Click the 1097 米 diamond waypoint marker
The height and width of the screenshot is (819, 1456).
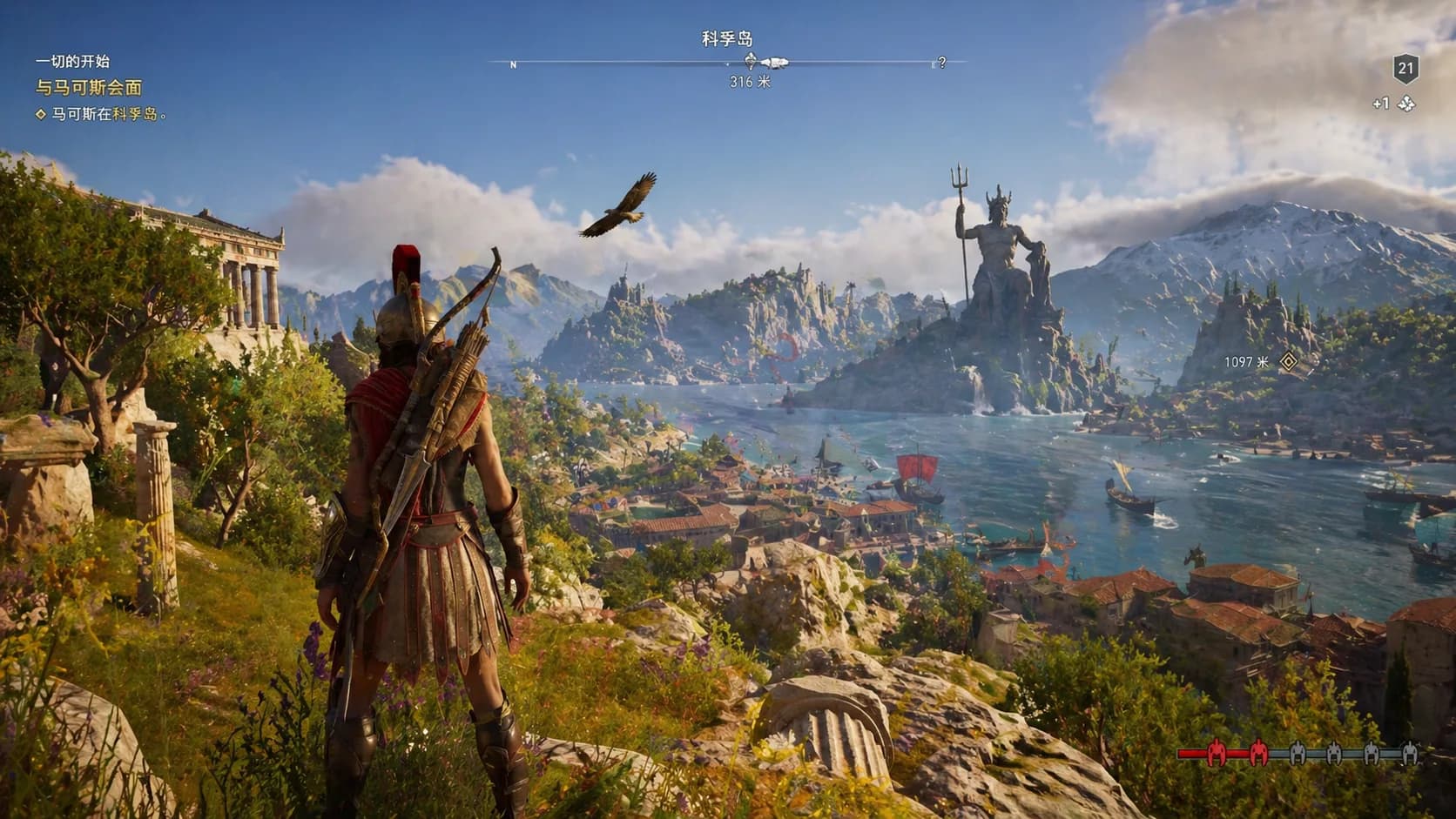(x=1288, y=361)
